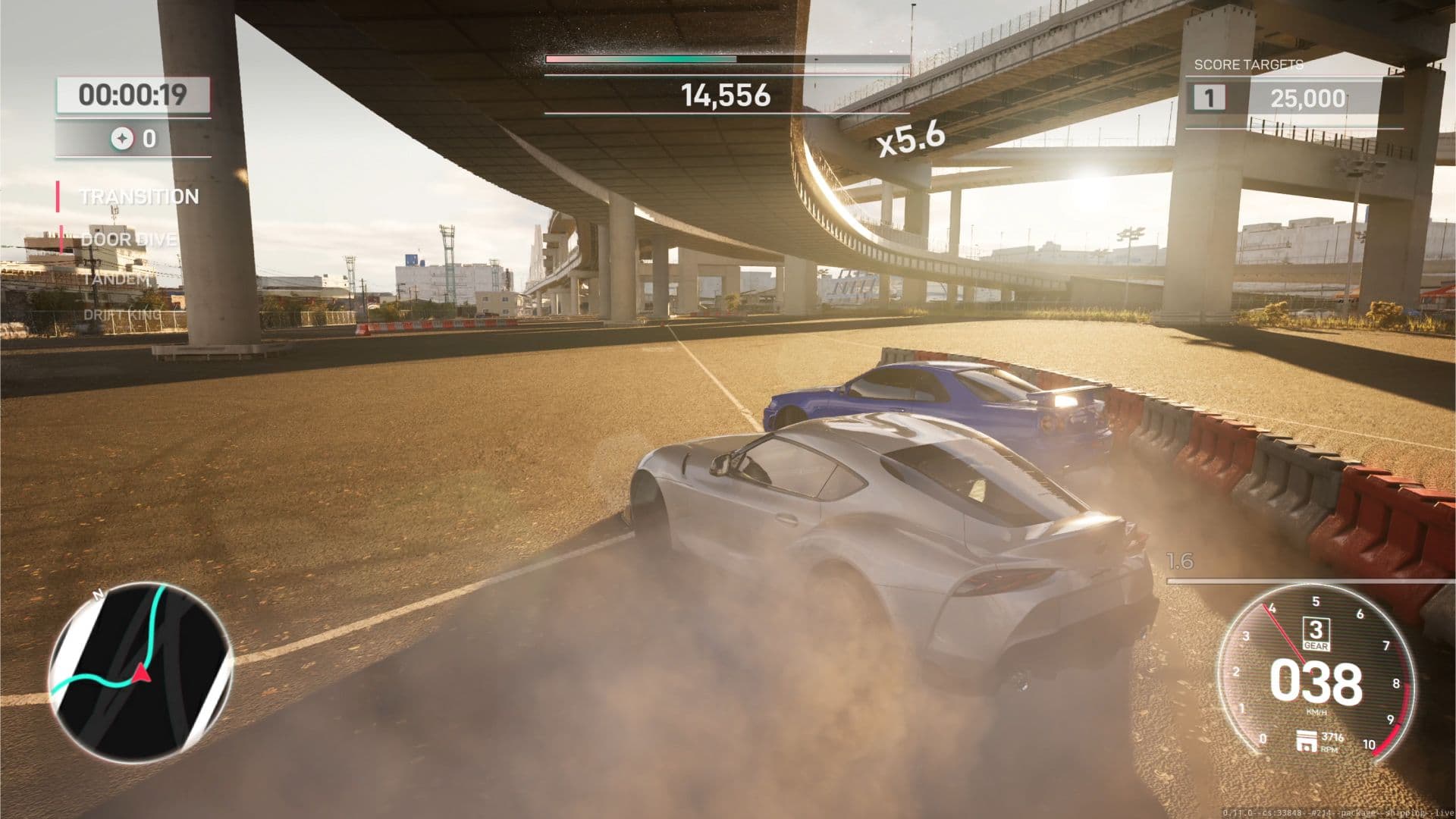Image resolution: width=1456 pixels, height=819 pixels.
Task: Select the score target rank 1 badge
Action: [1210, 98]
